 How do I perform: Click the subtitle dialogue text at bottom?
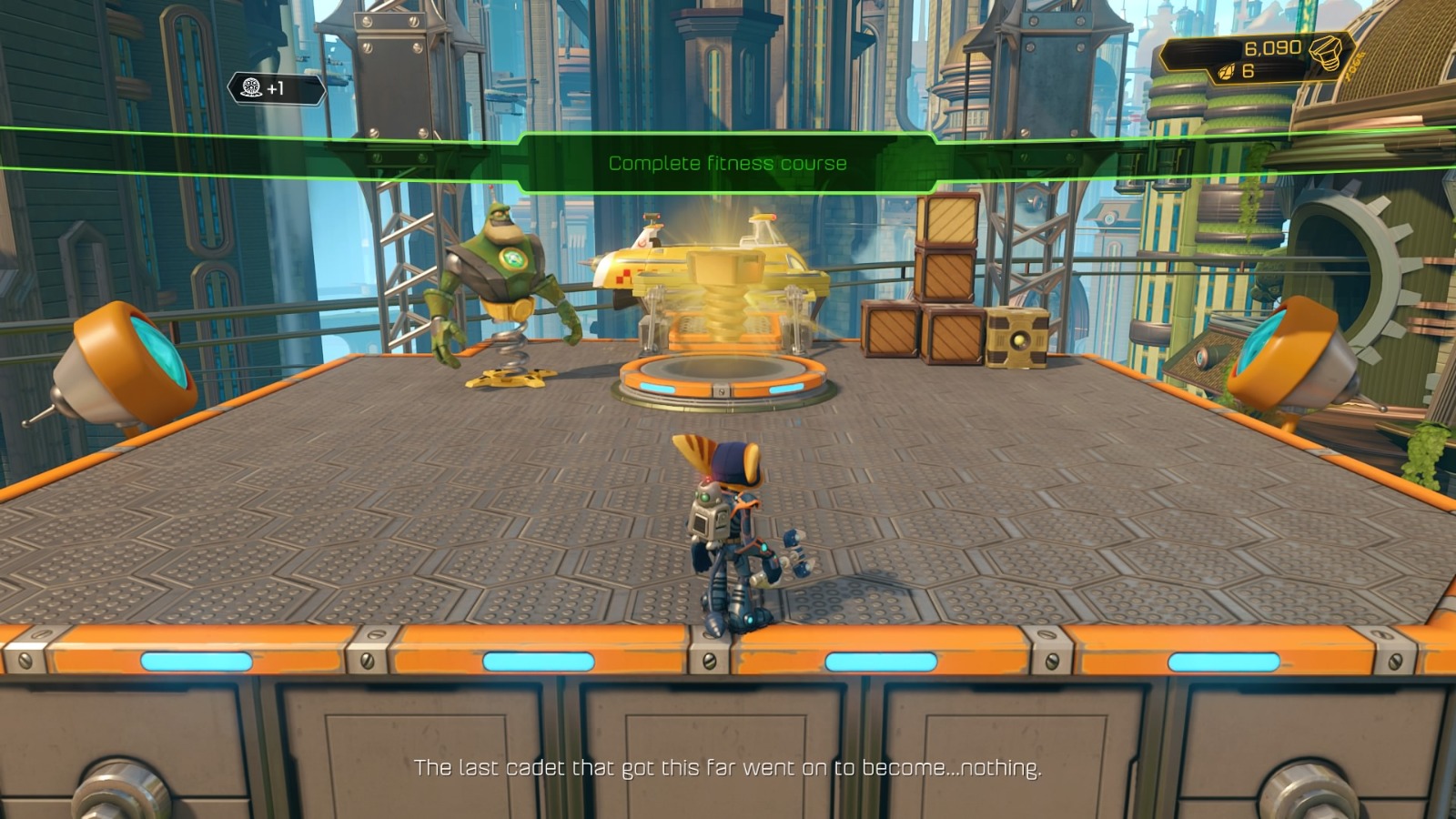(728, 767)
